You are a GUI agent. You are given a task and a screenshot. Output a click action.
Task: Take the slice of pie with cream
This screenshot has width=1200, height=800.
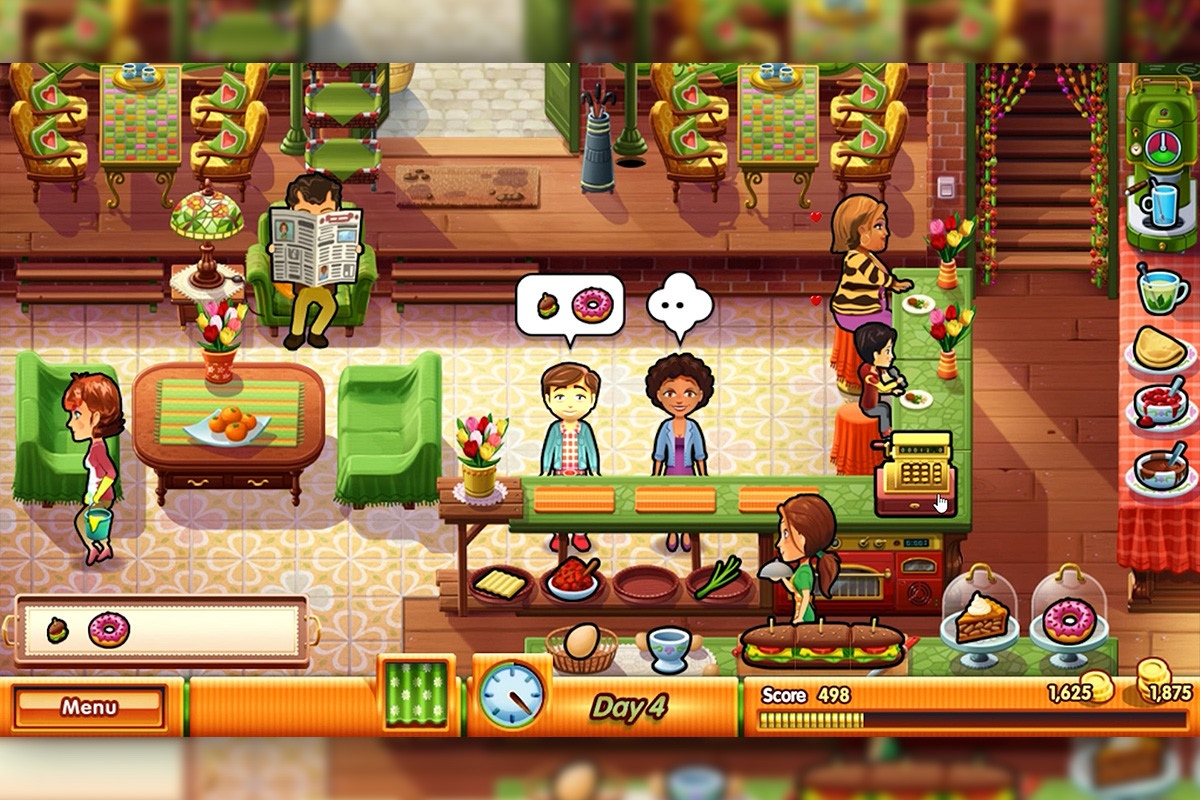pyautogui.click(x=979, y=620)
